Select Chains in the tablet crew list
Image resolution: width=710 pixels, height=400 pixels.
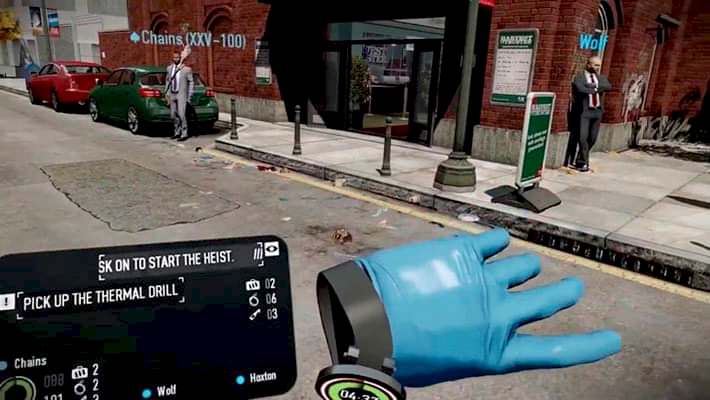tap(30, 363)
